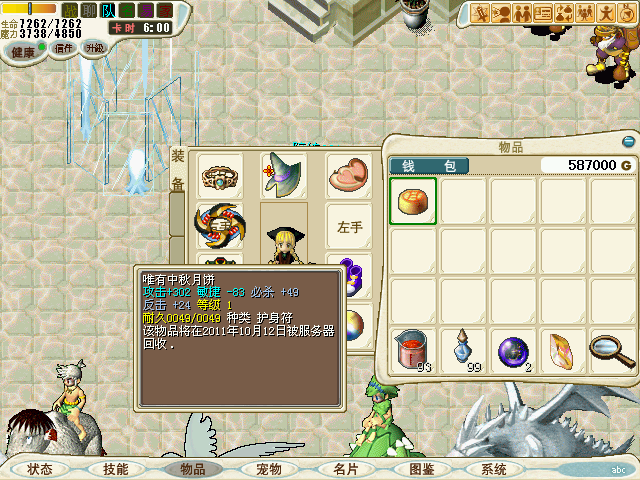640x480 pixels.
Task: Select the blue potion bottle slot
Action: pos(463,349)
